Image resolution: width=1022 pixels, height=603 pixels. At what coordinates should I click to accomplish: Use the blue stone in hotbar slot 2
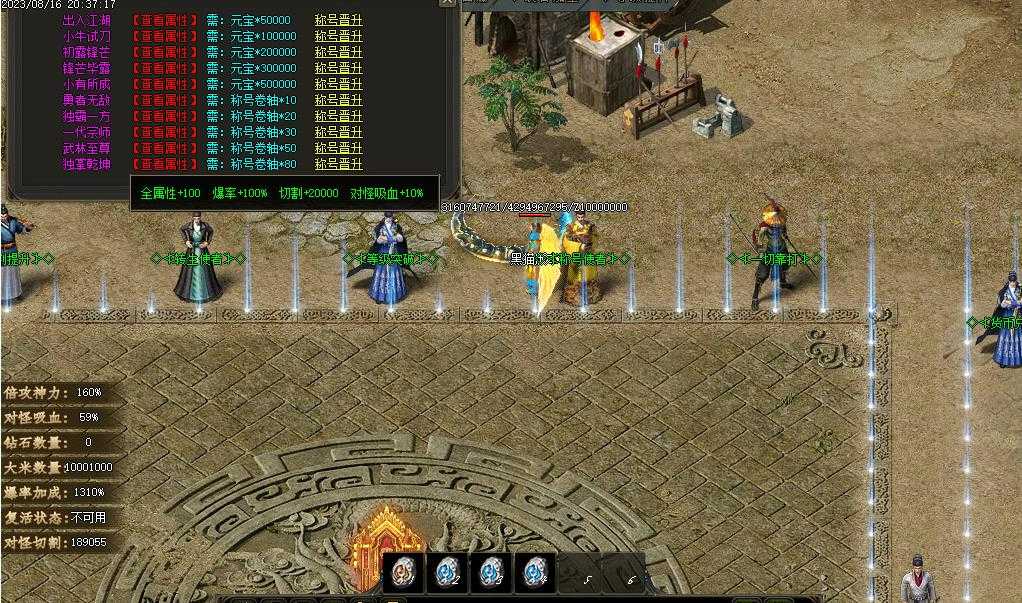click(447, 573)
